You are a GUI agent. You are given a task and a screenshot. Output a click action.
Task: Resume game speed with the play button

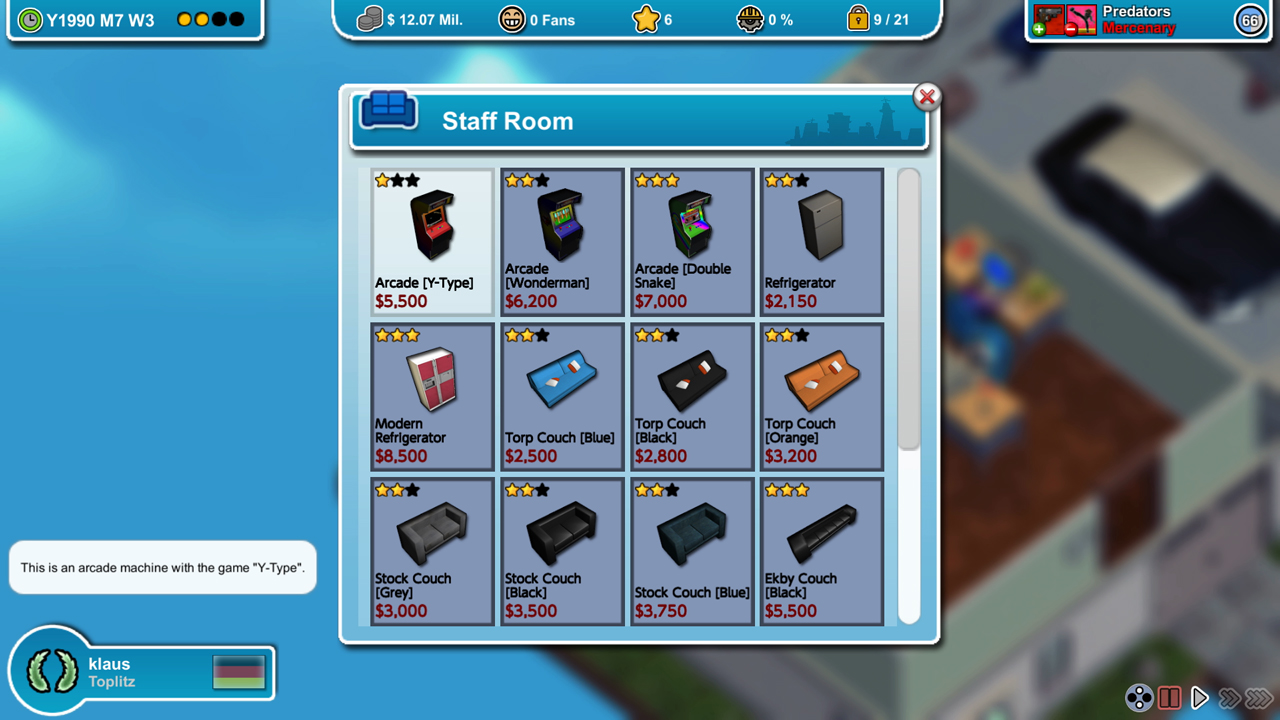(x=1200, y=698)
